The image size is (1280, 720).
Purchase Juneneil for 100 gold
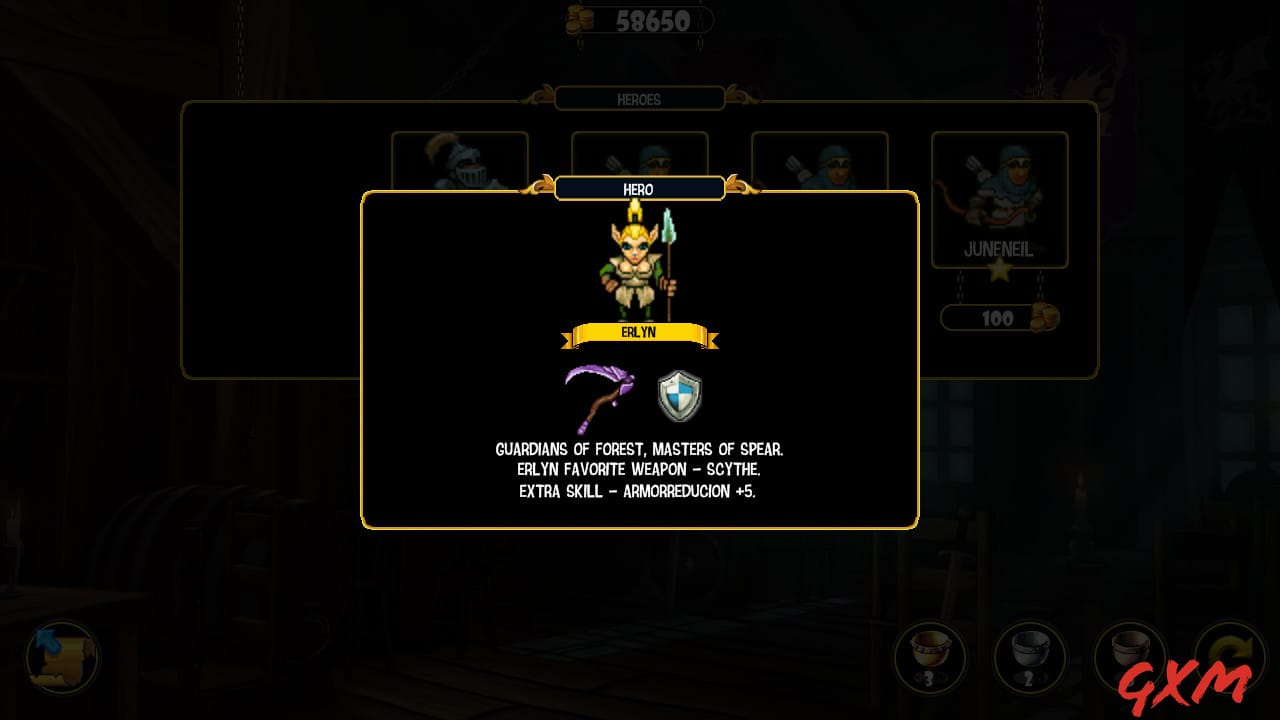coord(1000,317)
